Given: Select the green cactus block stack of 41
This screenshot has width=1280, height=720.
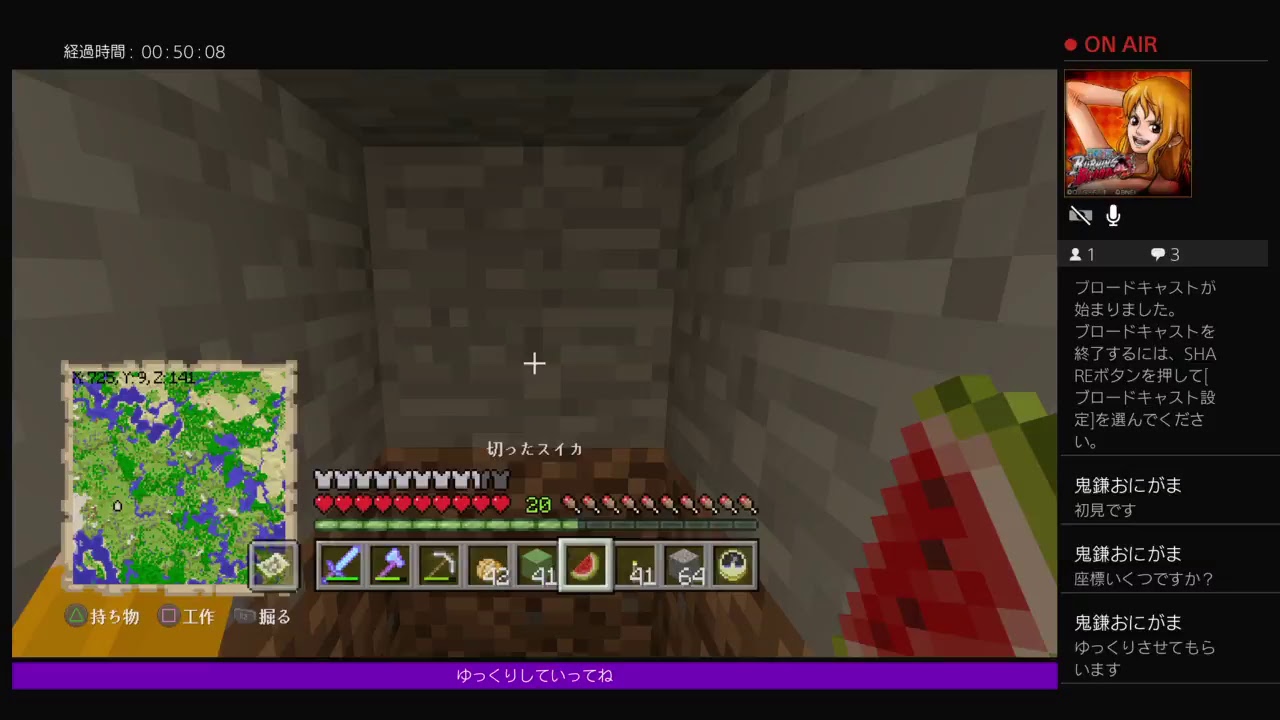Looking at the screenshot, I should (537, 565).
